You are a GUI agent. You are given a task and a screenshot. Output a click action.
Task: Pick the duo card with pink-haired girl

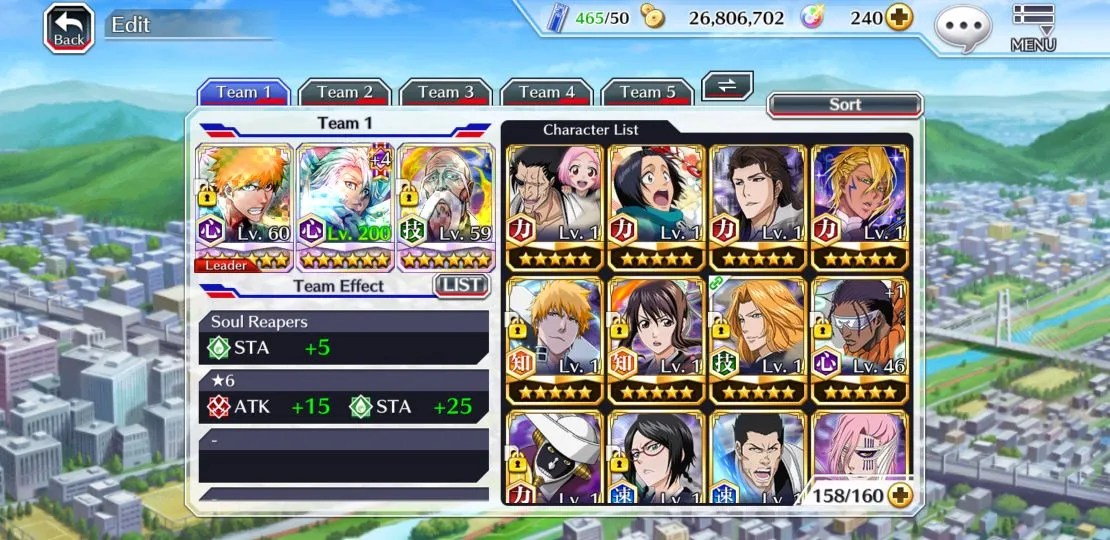555,207
